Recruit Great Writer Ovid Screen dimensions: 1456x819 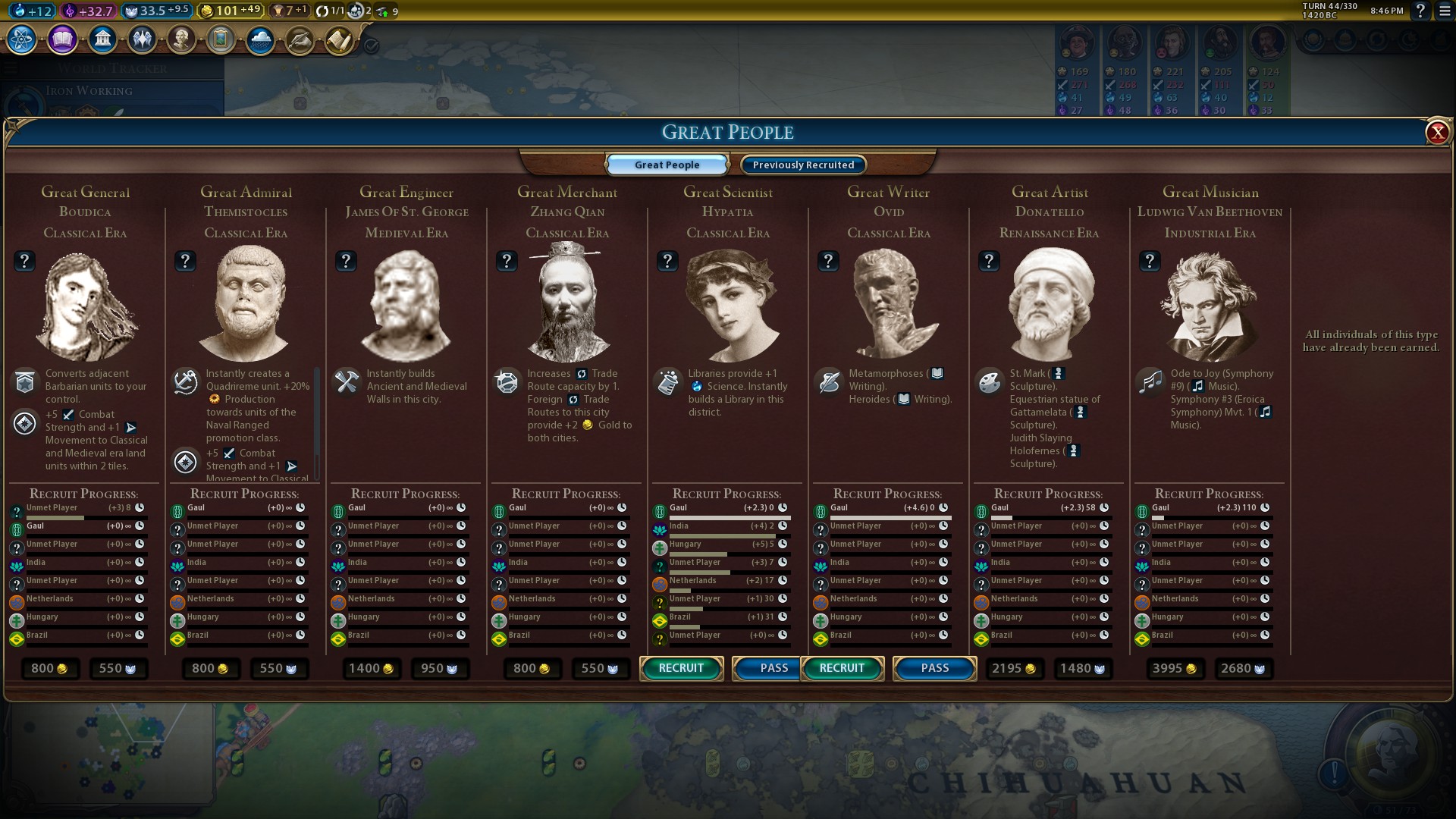tap(842, 668)
